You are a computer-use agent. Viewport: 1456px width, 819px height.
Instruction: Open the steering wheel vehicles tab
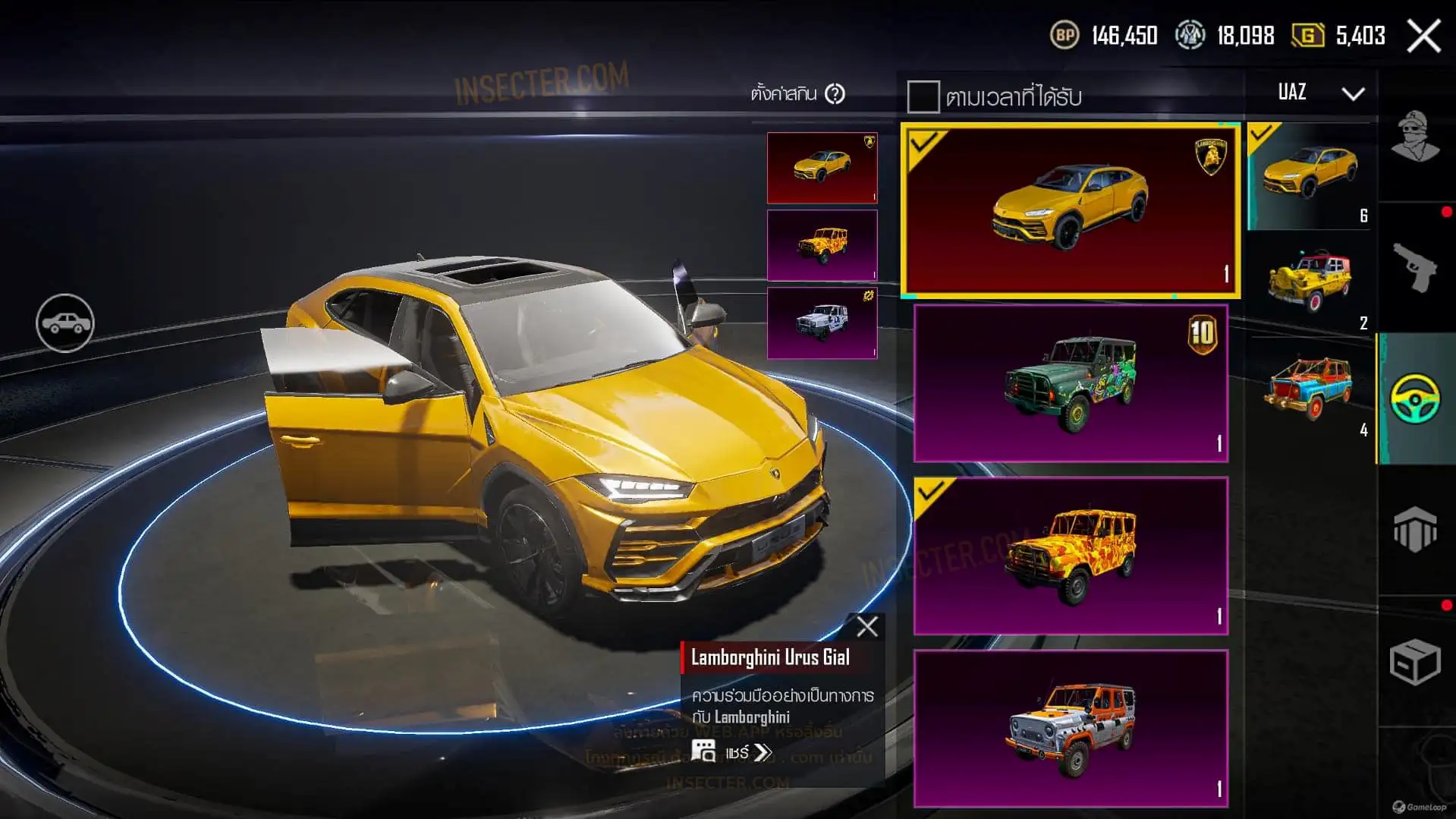click(x=1415, y=398)
